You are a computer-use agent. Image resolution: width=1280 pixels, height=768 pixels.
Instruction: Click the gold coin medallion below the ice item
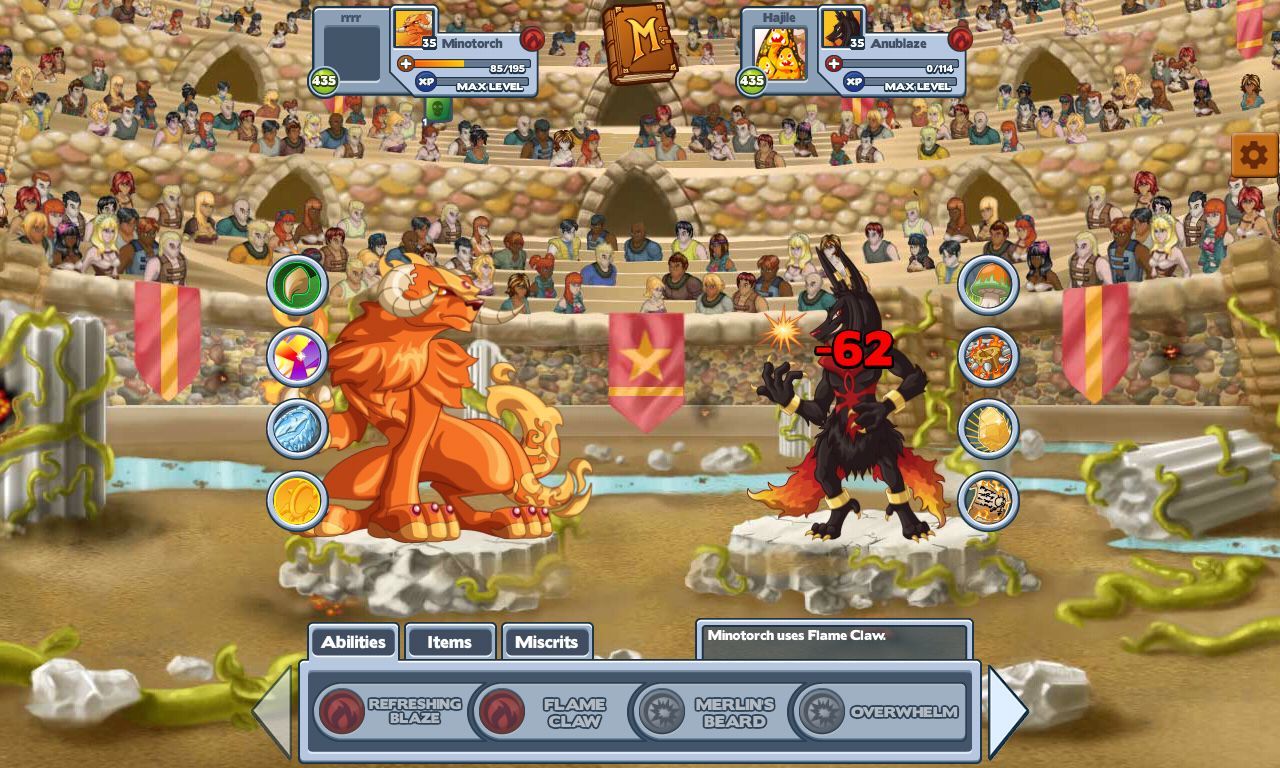[x=298, y=499]
